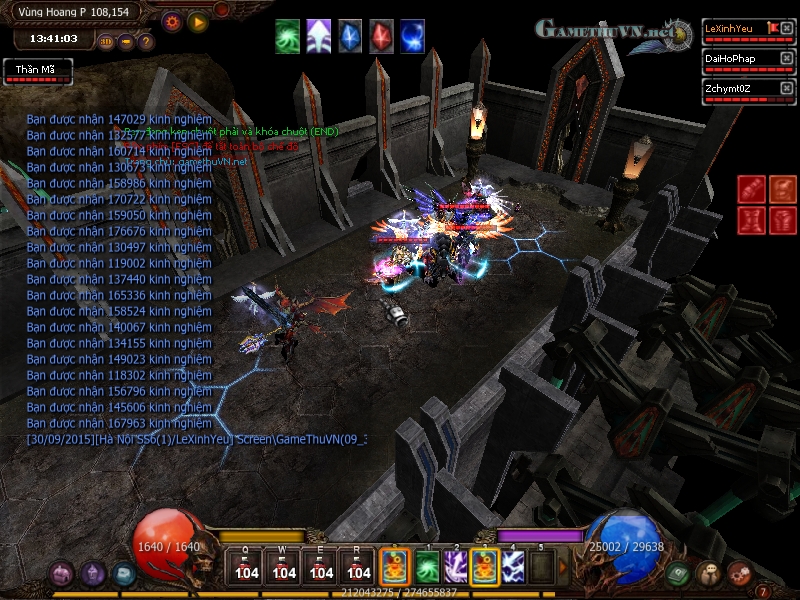Image resolution: width=800 pixels, height=600 pixels.
Task: Click the orange play arrow button
Action: point(197,21)
